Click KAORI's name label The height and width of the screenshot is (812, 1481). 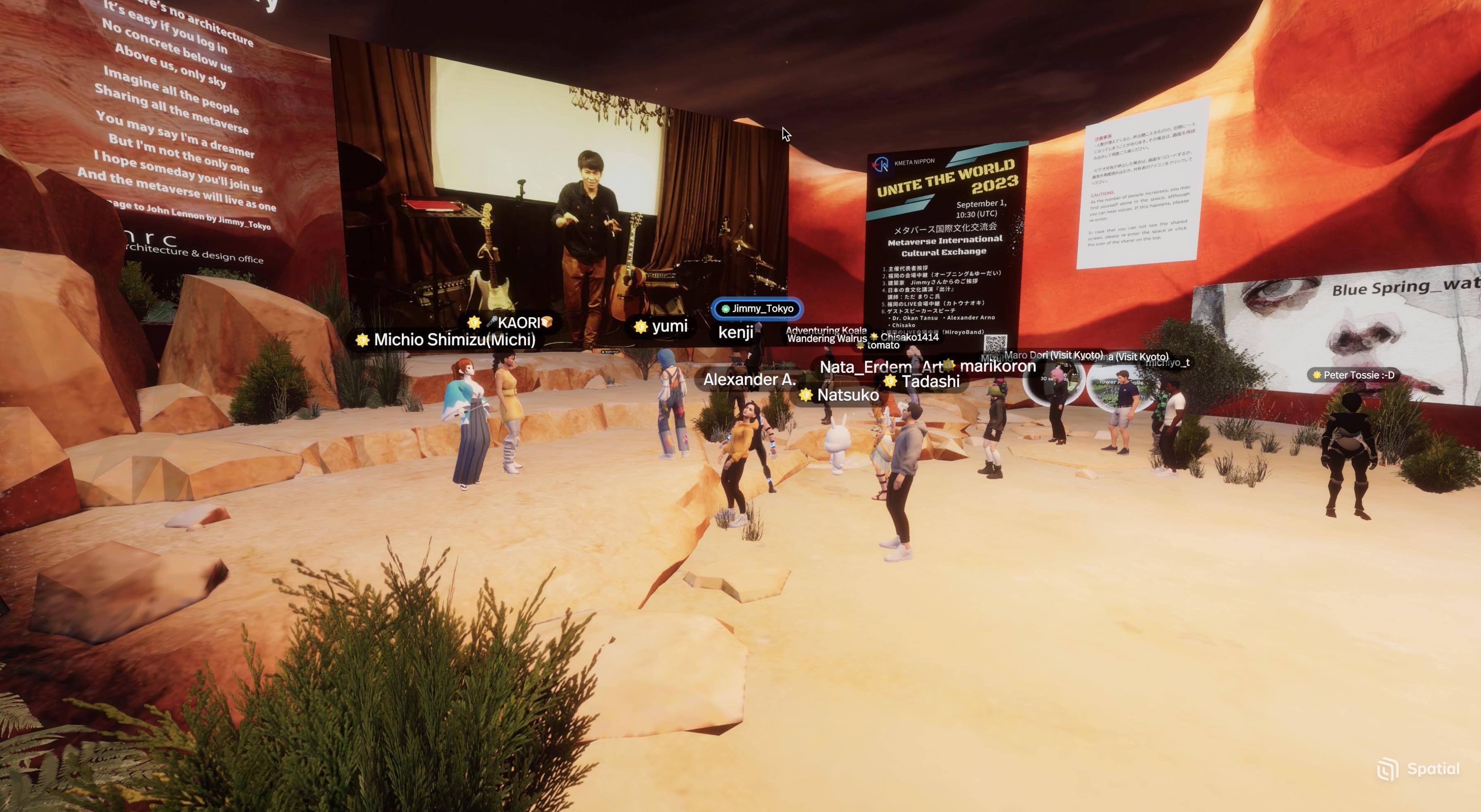pos(512,323)
